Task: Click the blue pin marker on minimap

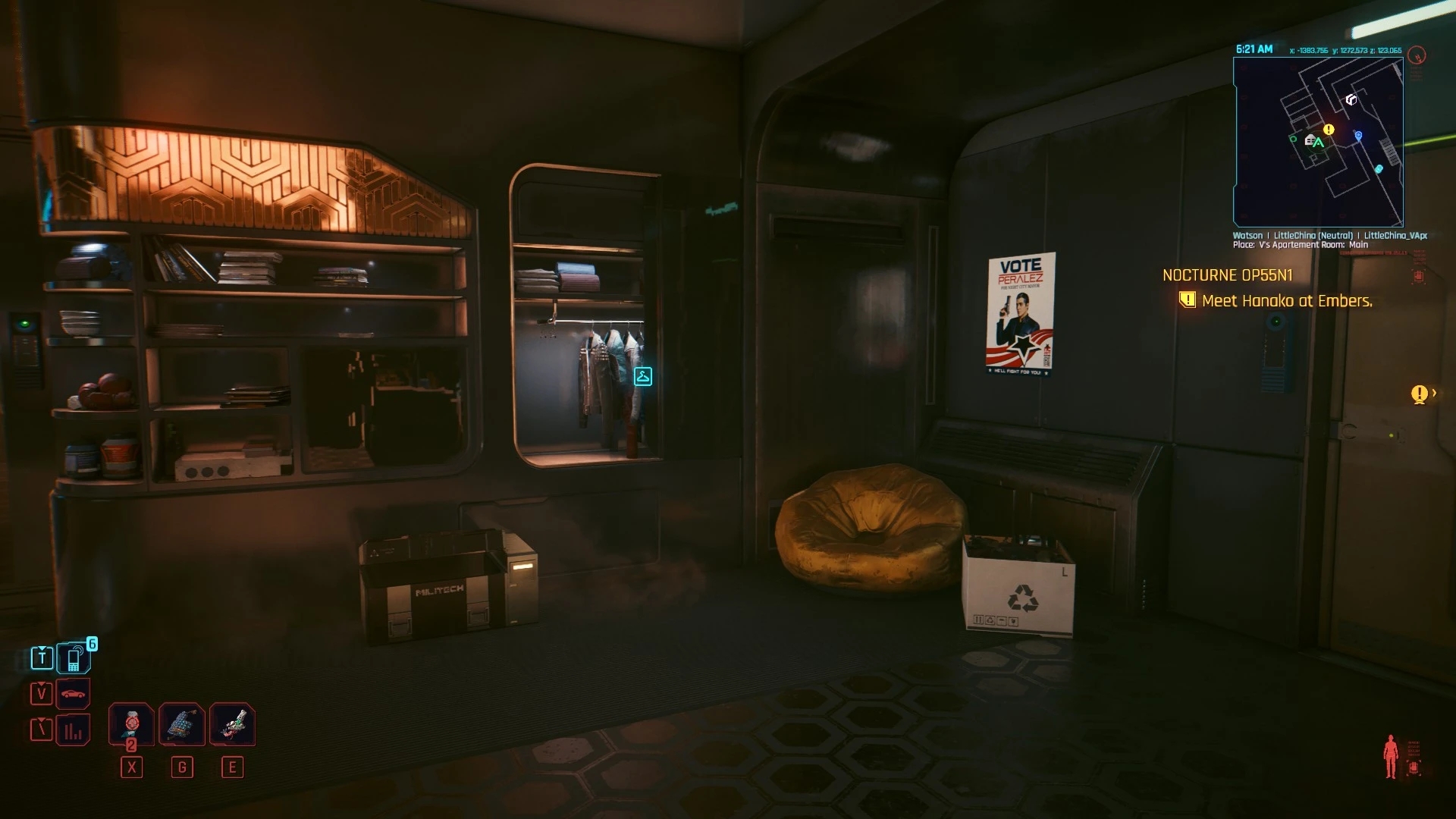Action: 1358,136
